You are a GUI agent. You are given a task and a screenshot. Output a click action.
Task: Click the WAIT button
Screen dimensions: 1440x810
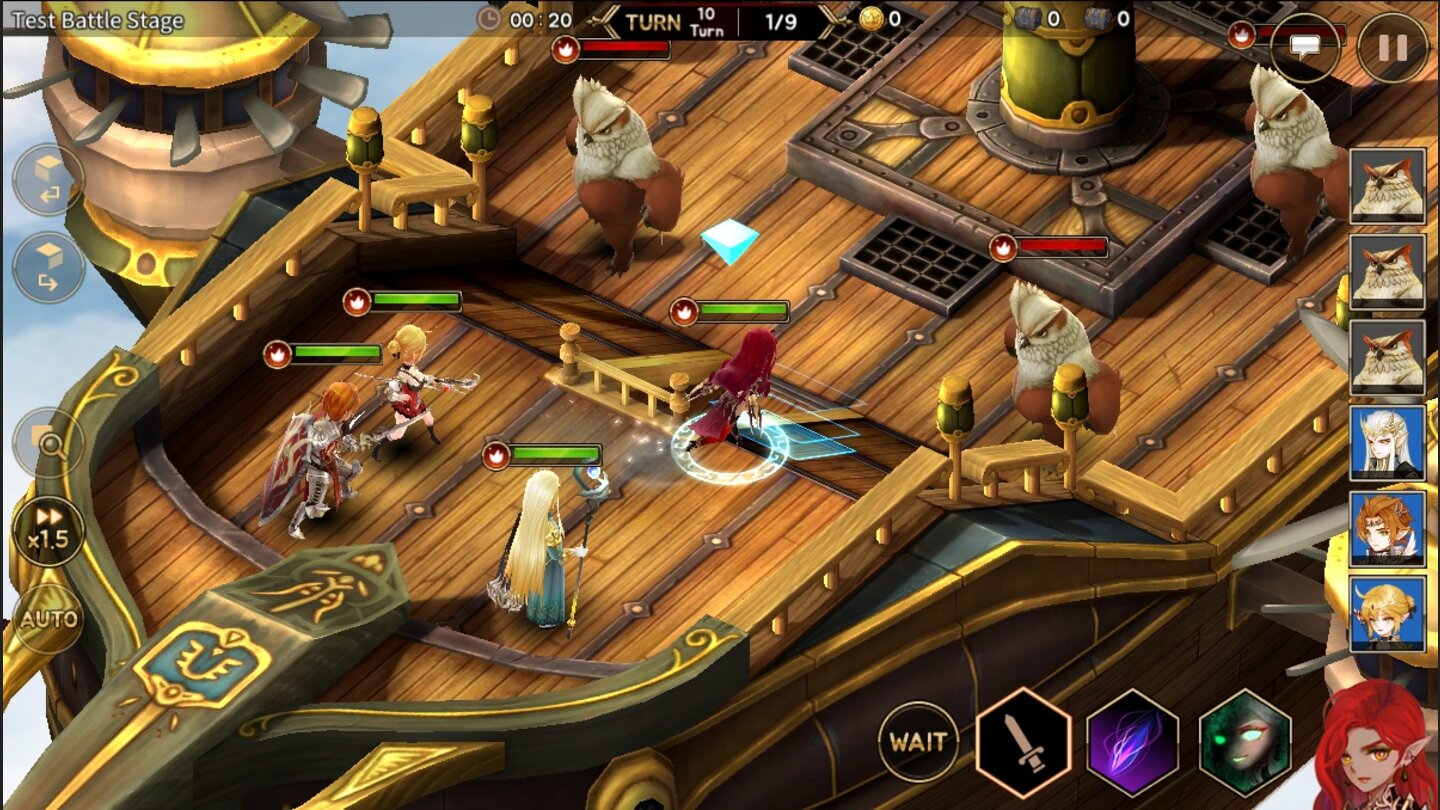pyautogui.click(x=918, y=741)
